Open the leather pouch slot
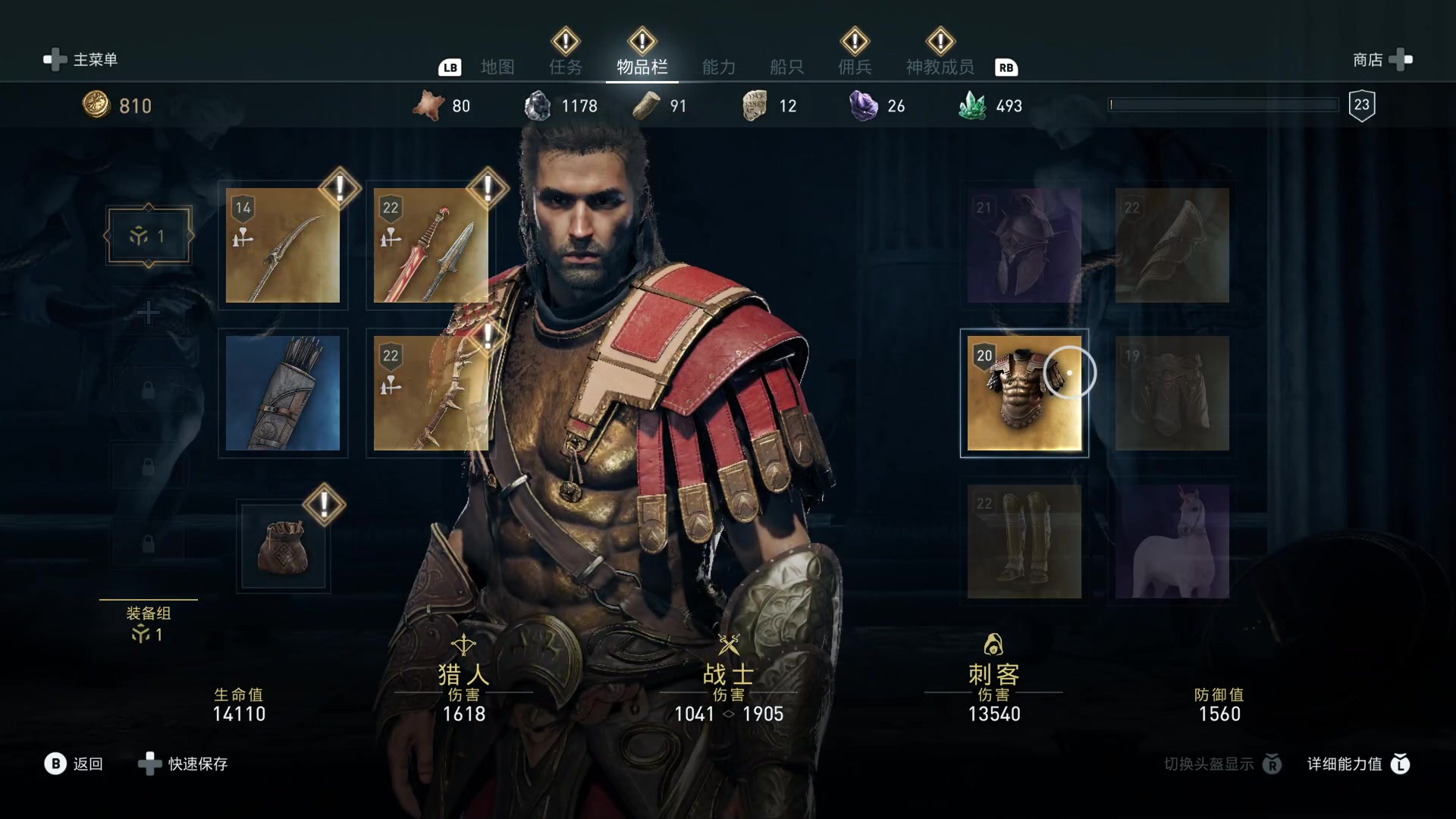 pyautogui.click(x=283, y=545)
